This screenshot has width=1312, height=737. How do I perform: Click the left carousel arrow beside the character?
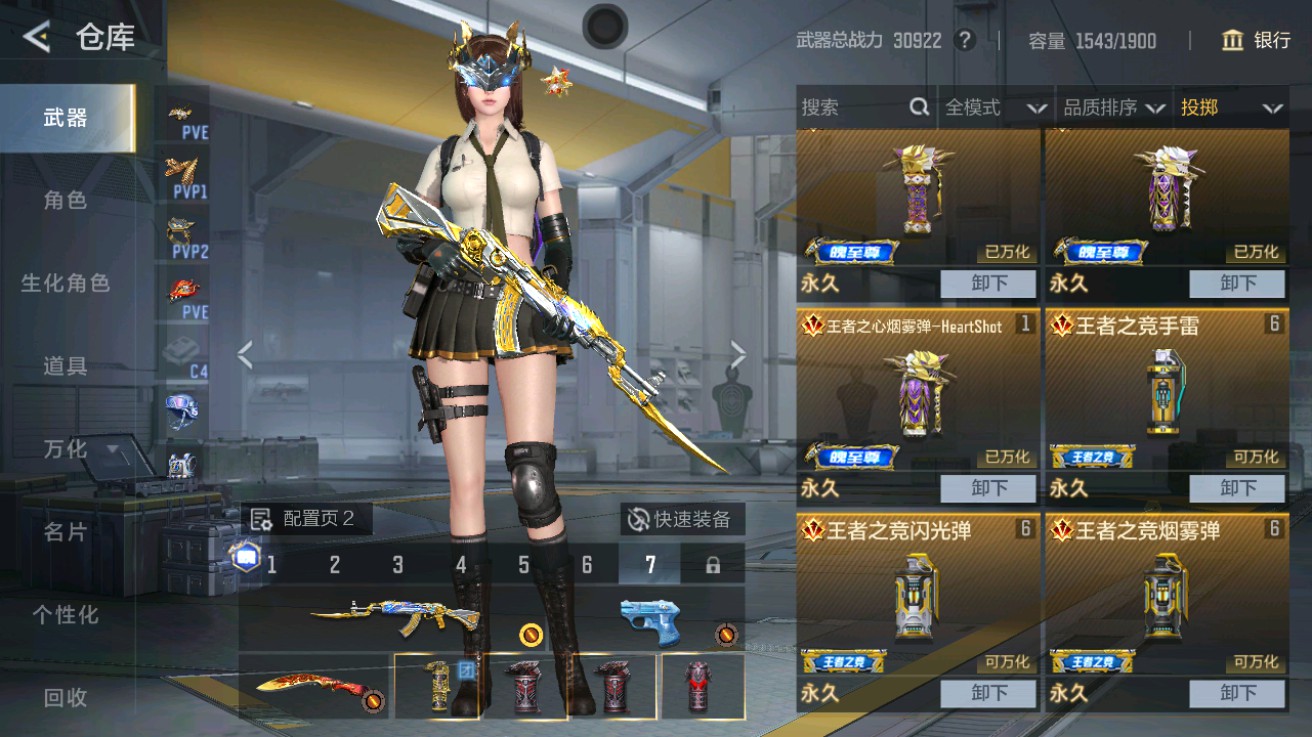[243, 355]
